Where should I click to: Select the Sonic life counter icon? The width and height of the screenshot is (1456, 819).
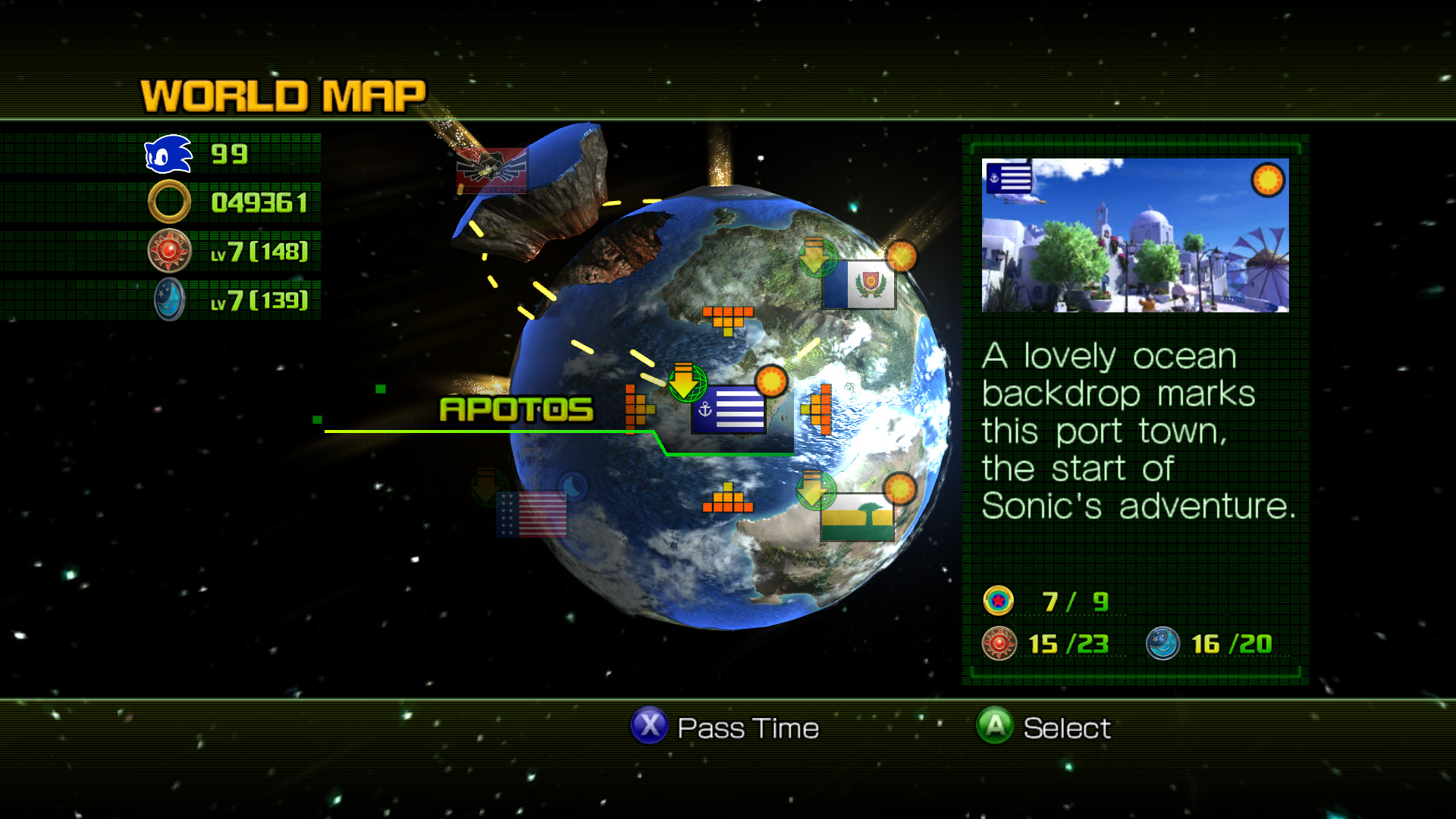point(167,154)
